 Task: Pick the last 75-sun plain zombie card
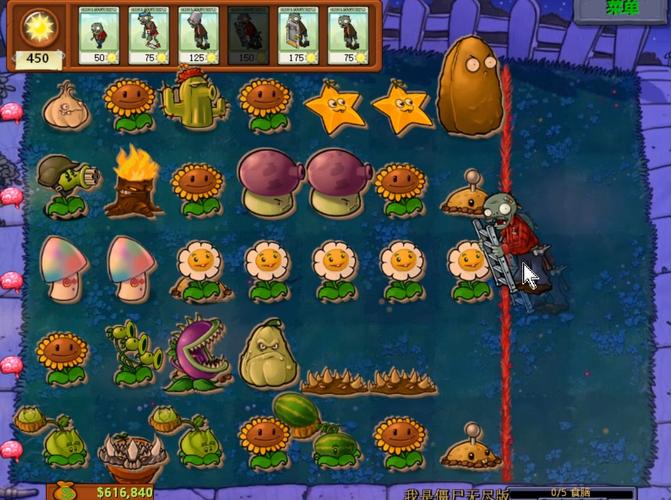pos(347,36)
